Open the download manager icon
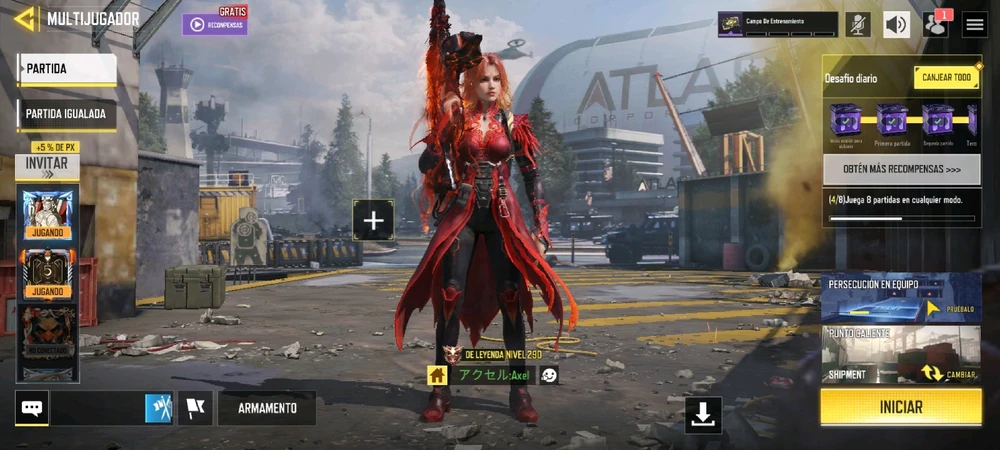 [x=703, y=415]
